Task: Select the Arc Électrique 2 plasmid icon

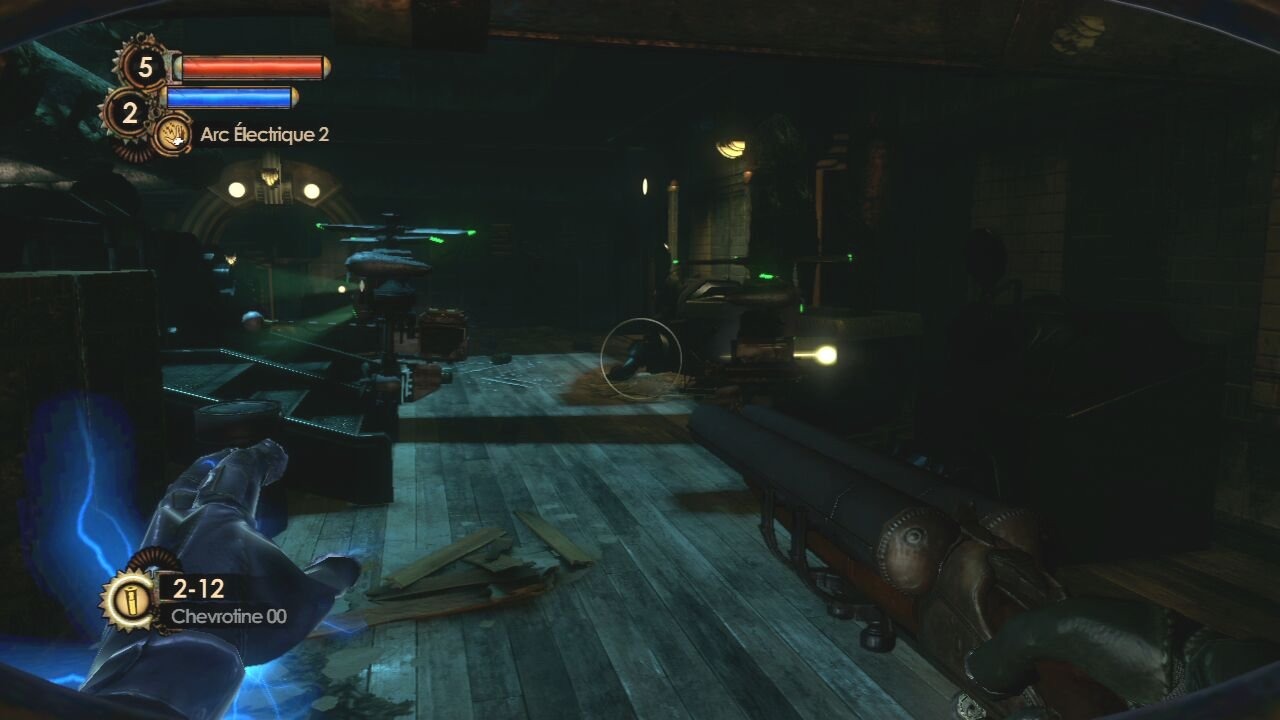Action: pyautogui.click(x=174, y=134)
